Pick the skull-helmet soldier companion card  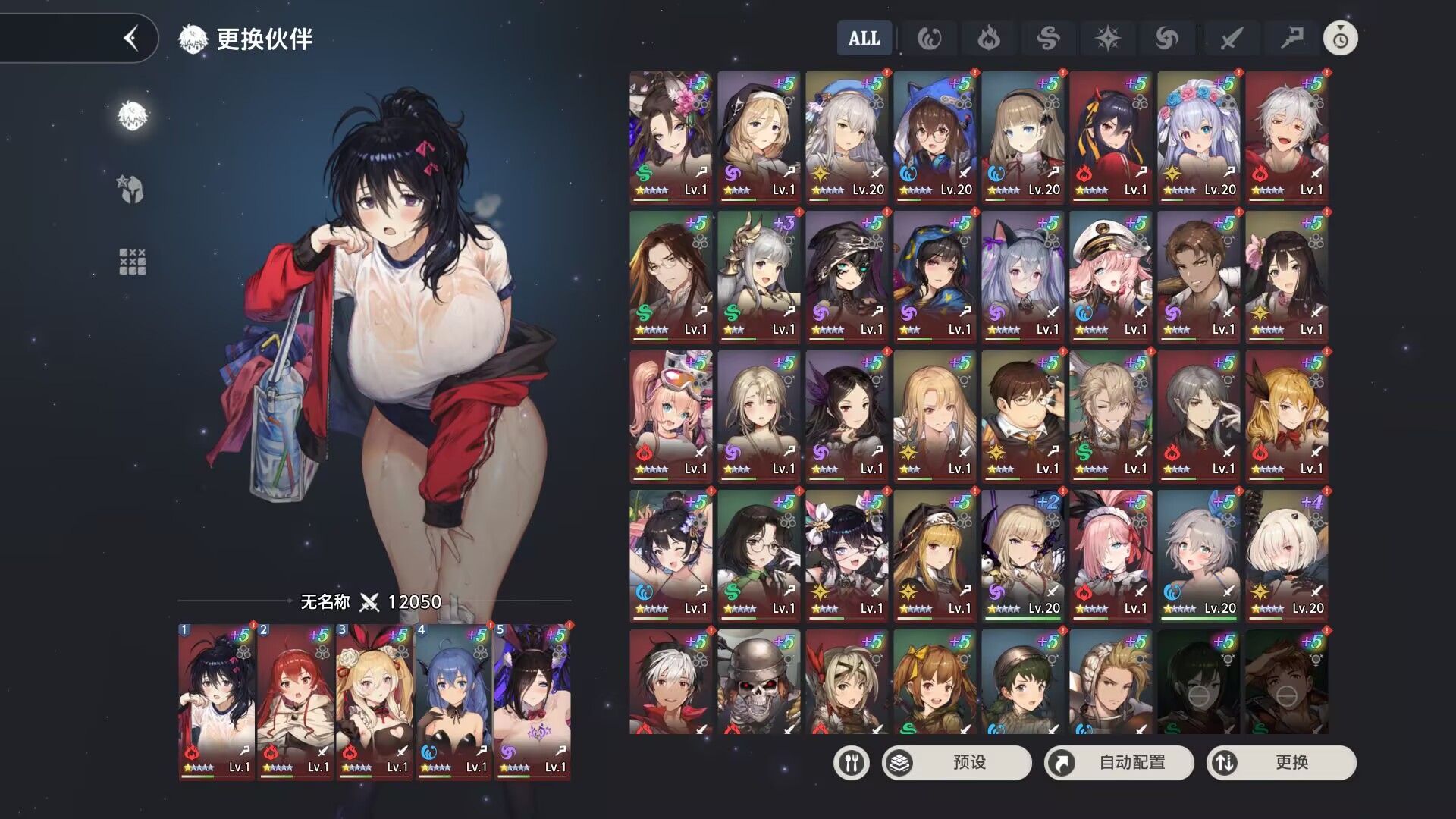(x=758, y=682)
